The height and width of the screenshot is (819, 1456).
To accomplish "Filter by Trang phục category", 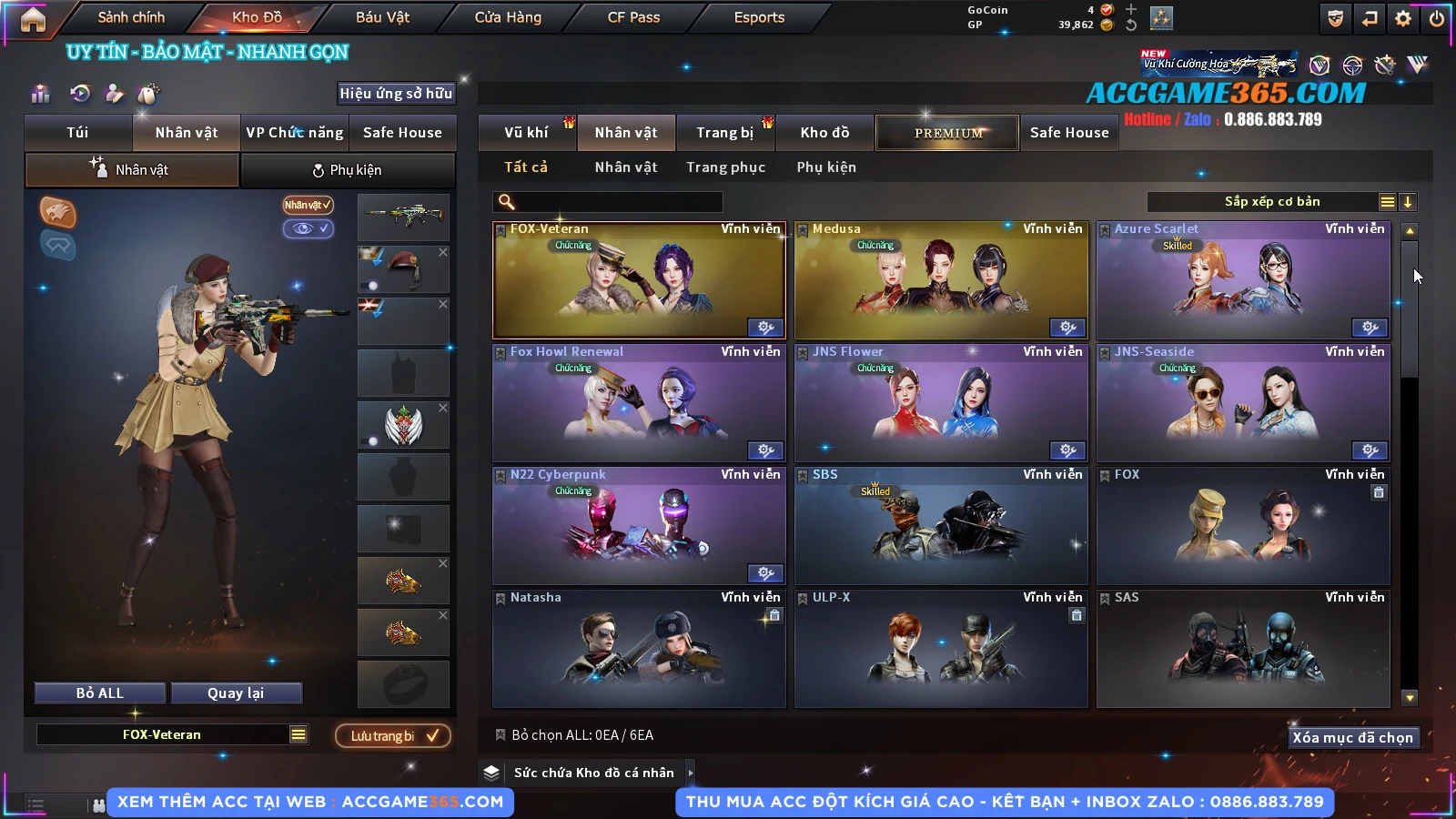I will point(725,167).
